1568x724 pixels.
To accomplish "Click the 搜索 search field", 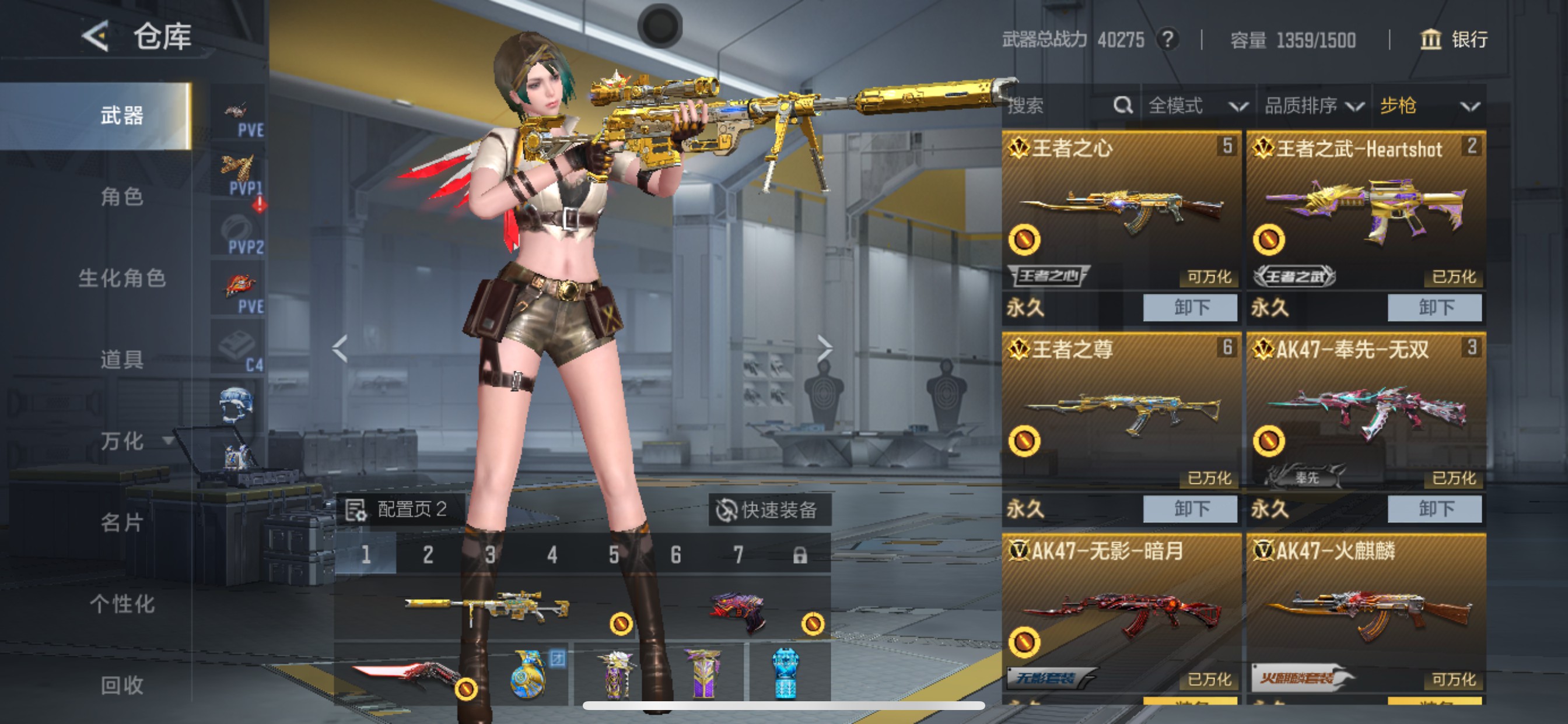I will click(x=1059, y=106).
